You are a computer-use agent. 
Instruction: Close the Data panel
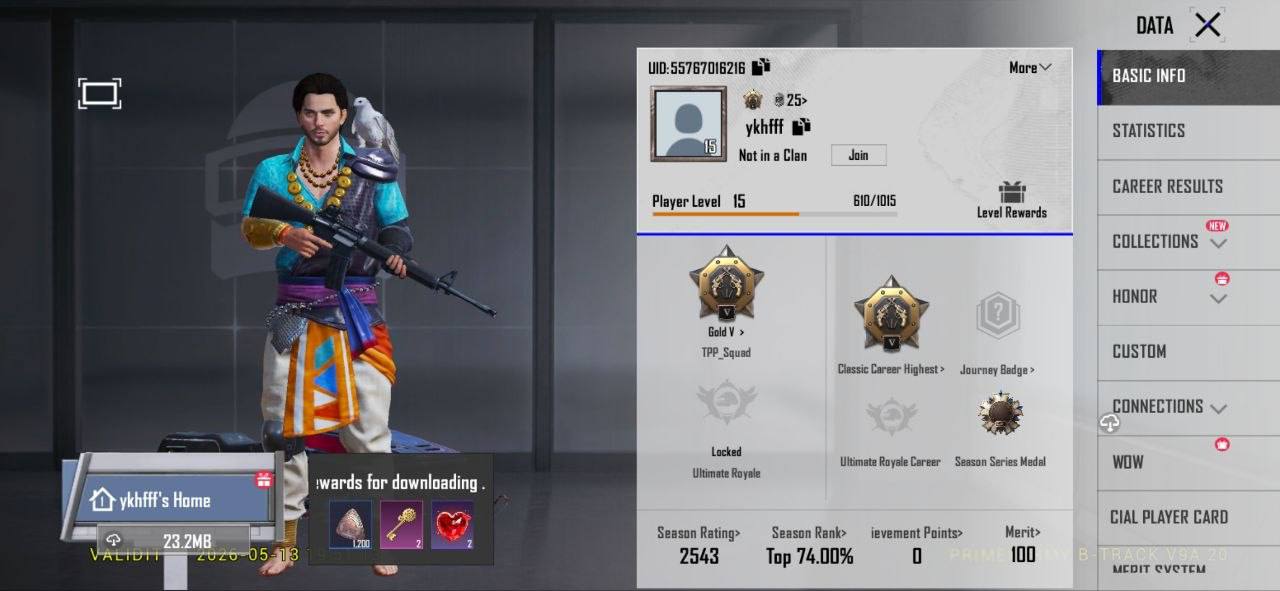[1207, 25]
